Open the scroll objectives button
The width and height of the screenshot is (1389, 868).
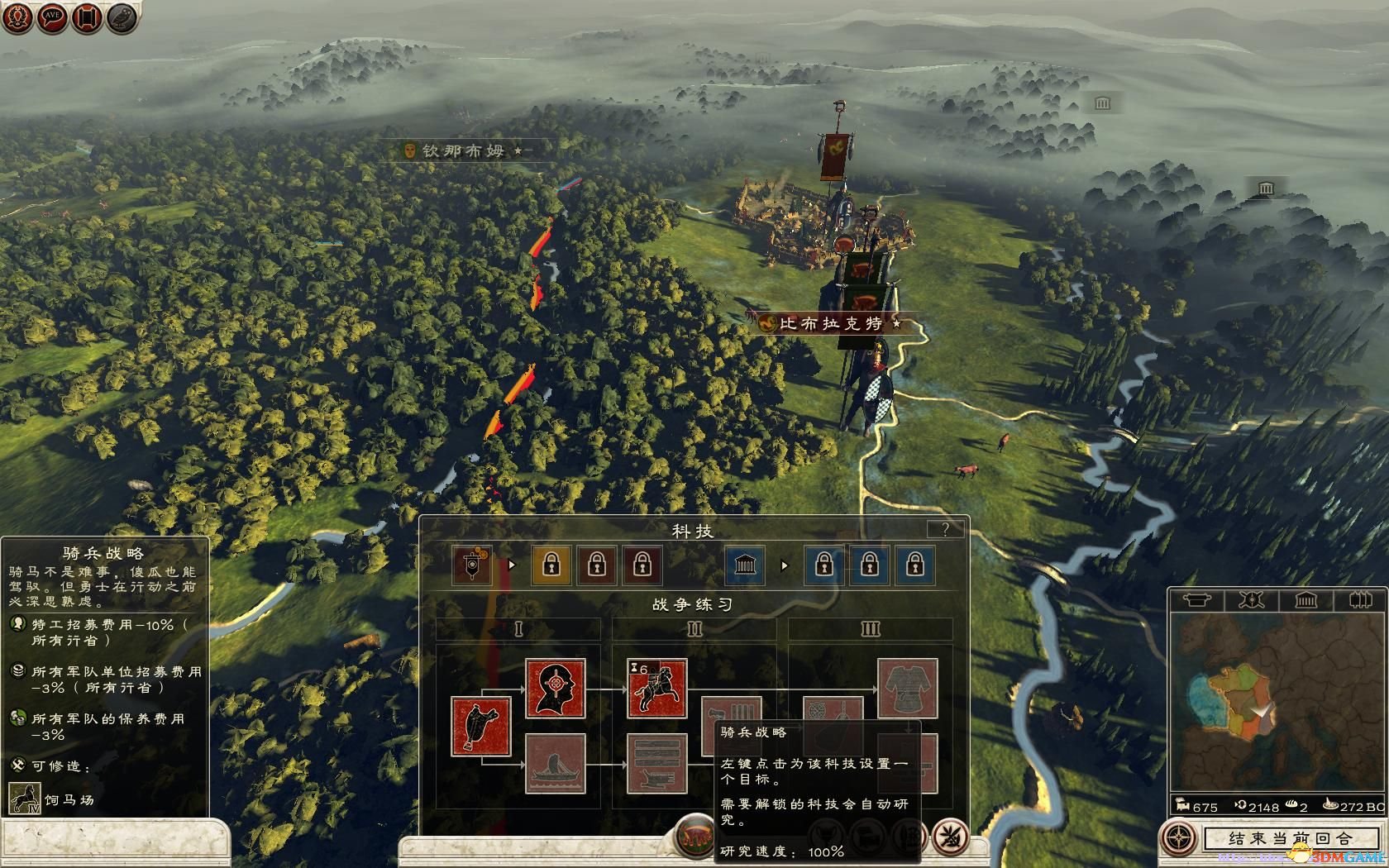87,18
